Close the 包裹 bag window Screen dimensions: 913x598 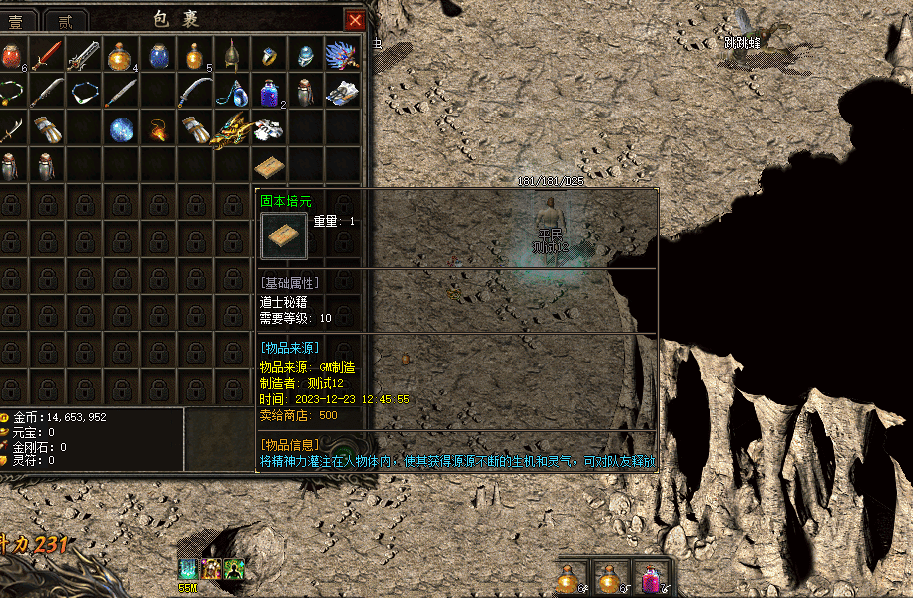click(355, 19)
